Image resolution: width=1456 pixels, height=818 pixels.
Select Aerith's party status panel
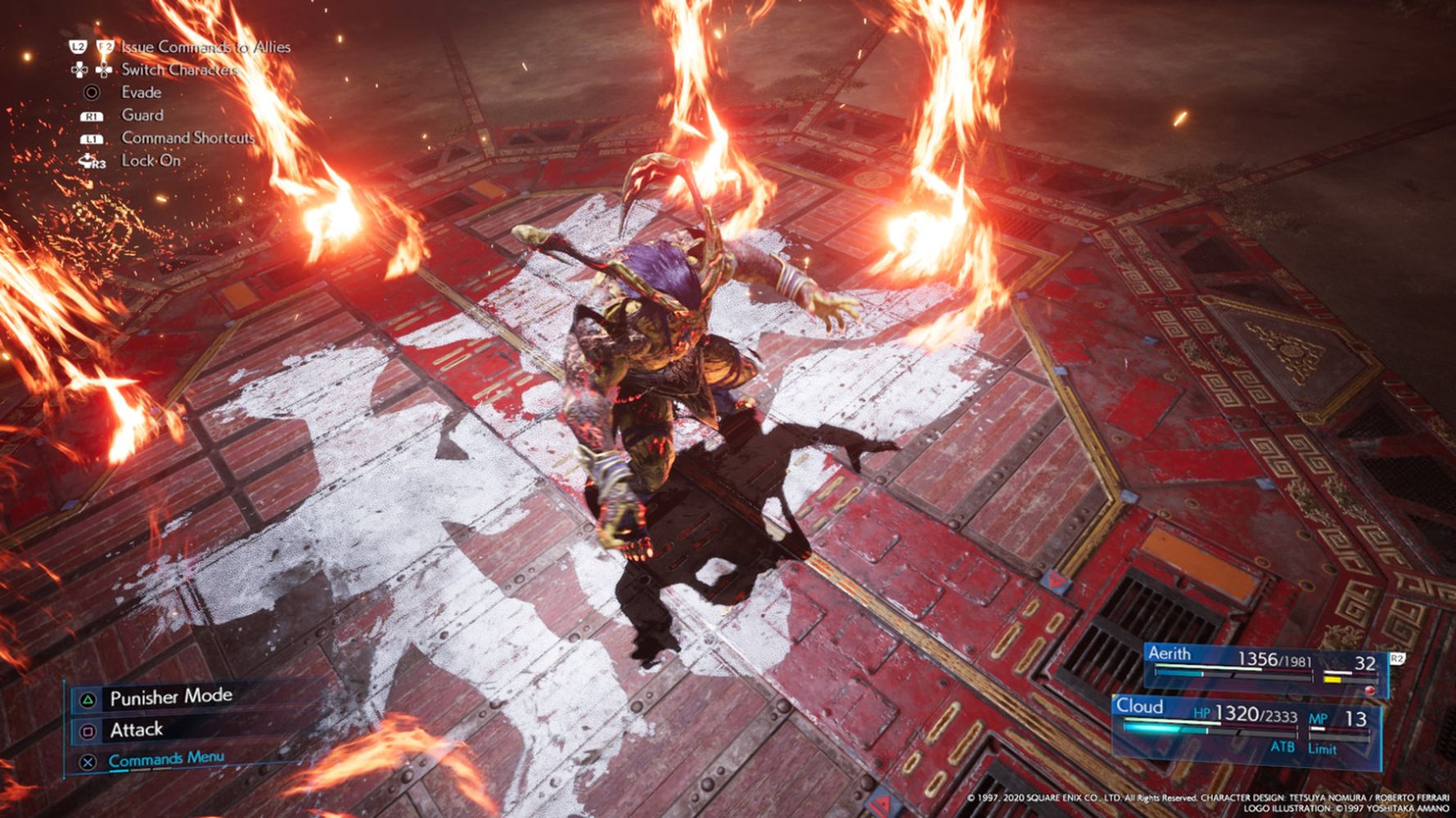click(1264, 668)
